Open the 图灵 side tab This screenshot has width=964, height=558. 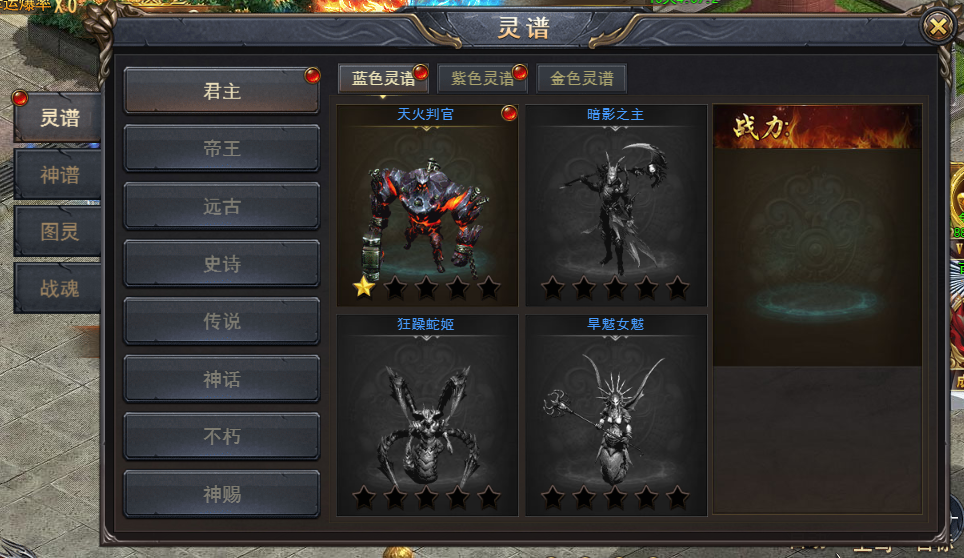click(59, 232)
